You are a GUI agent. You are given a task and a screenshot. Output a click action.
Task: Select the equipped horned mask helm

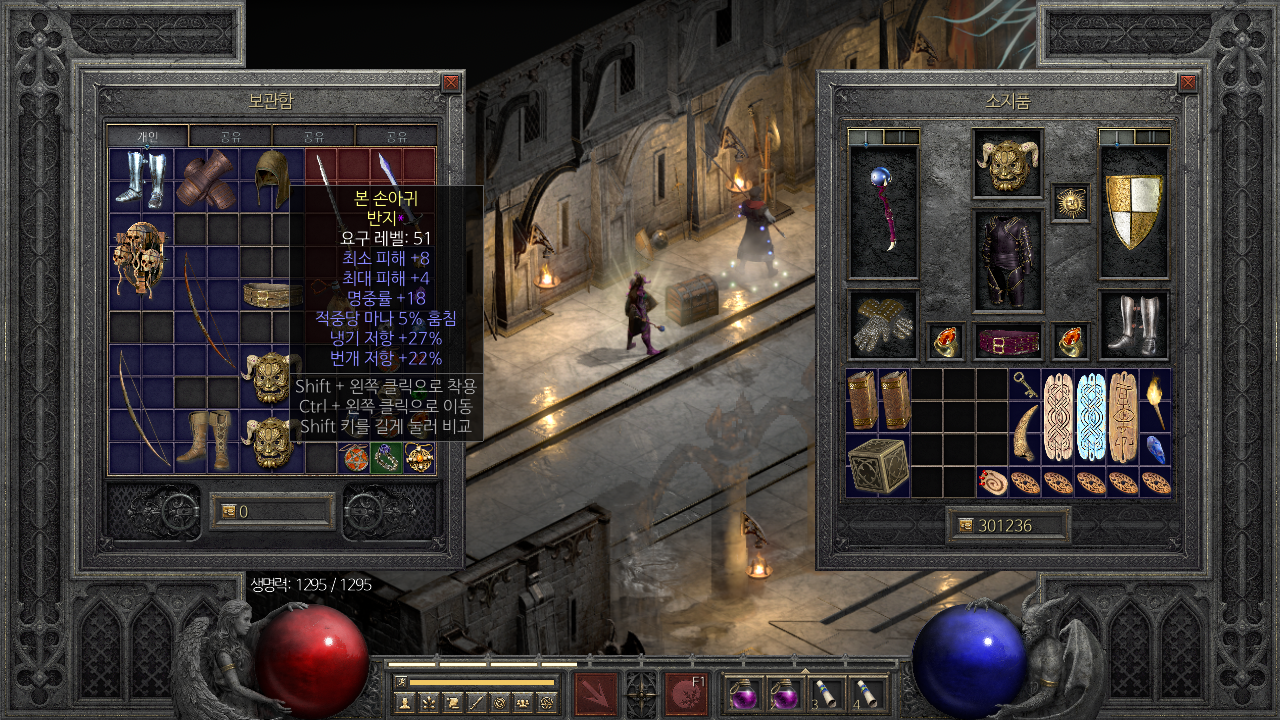[x=1007, y=164]
